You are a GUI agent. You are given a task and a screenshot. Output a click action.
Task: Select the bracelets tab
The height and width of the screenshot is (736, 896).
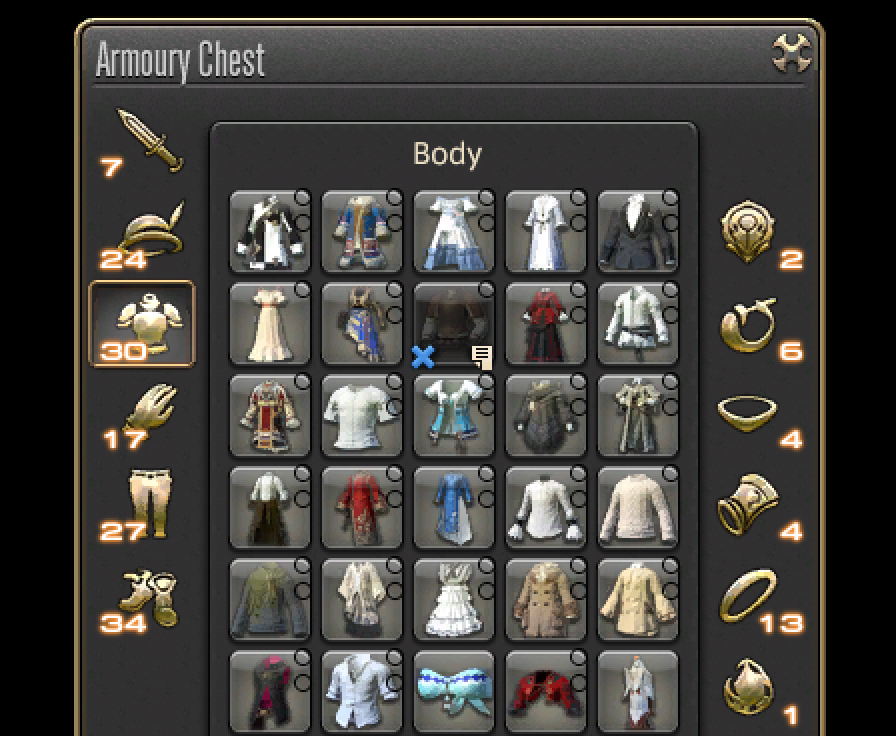(x=749, y=505)
